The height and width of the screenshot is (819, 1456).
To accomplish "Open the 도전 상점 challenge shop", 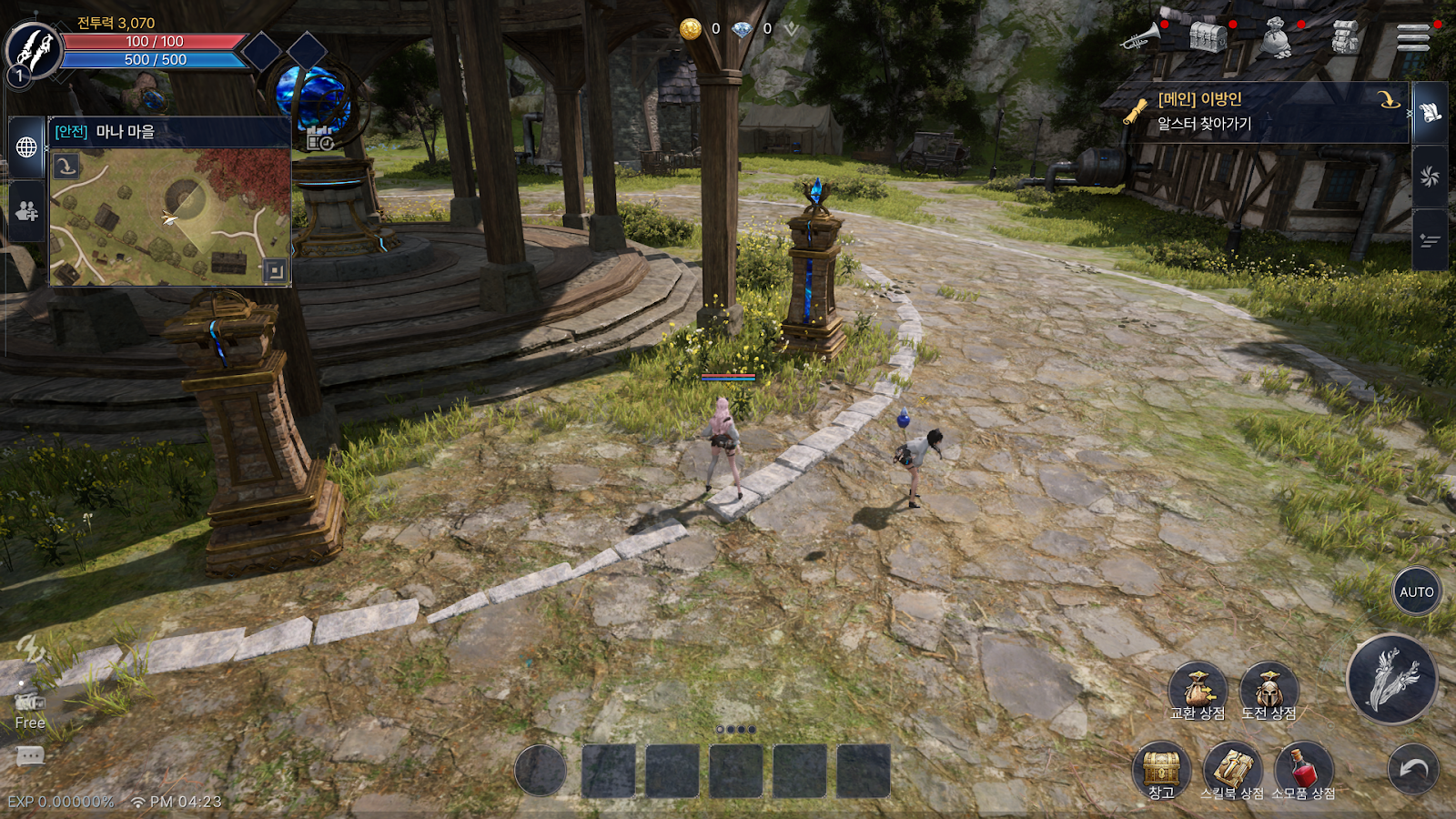I will (1269, 692).
